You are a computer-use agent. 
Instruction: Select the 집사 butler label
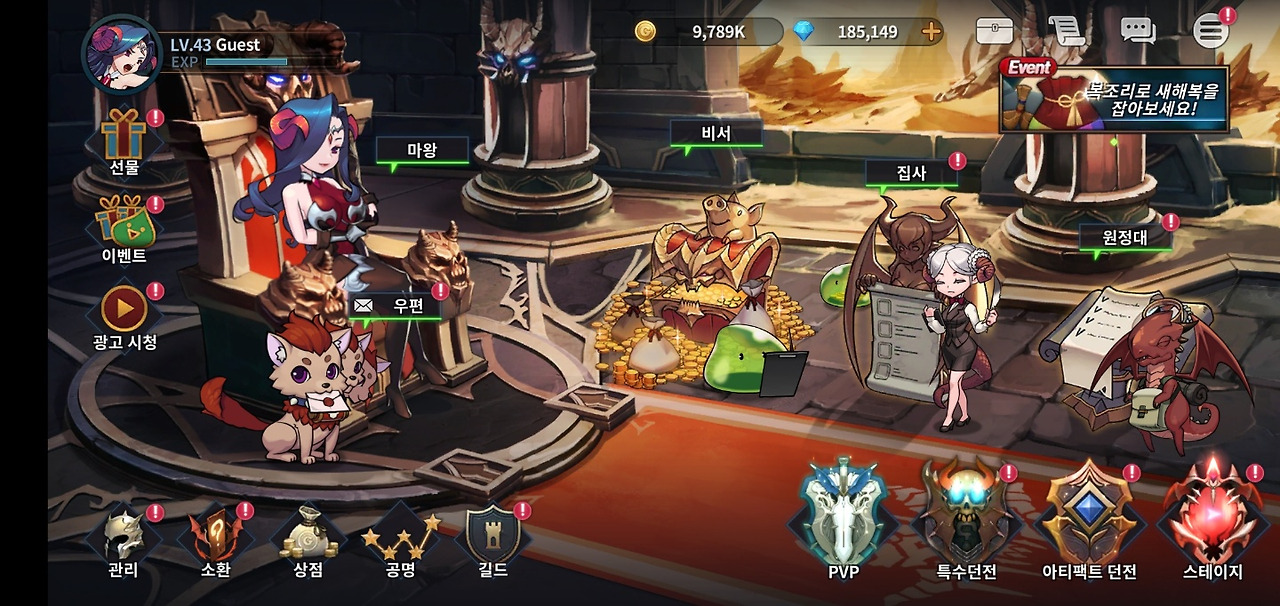point(911,173)
